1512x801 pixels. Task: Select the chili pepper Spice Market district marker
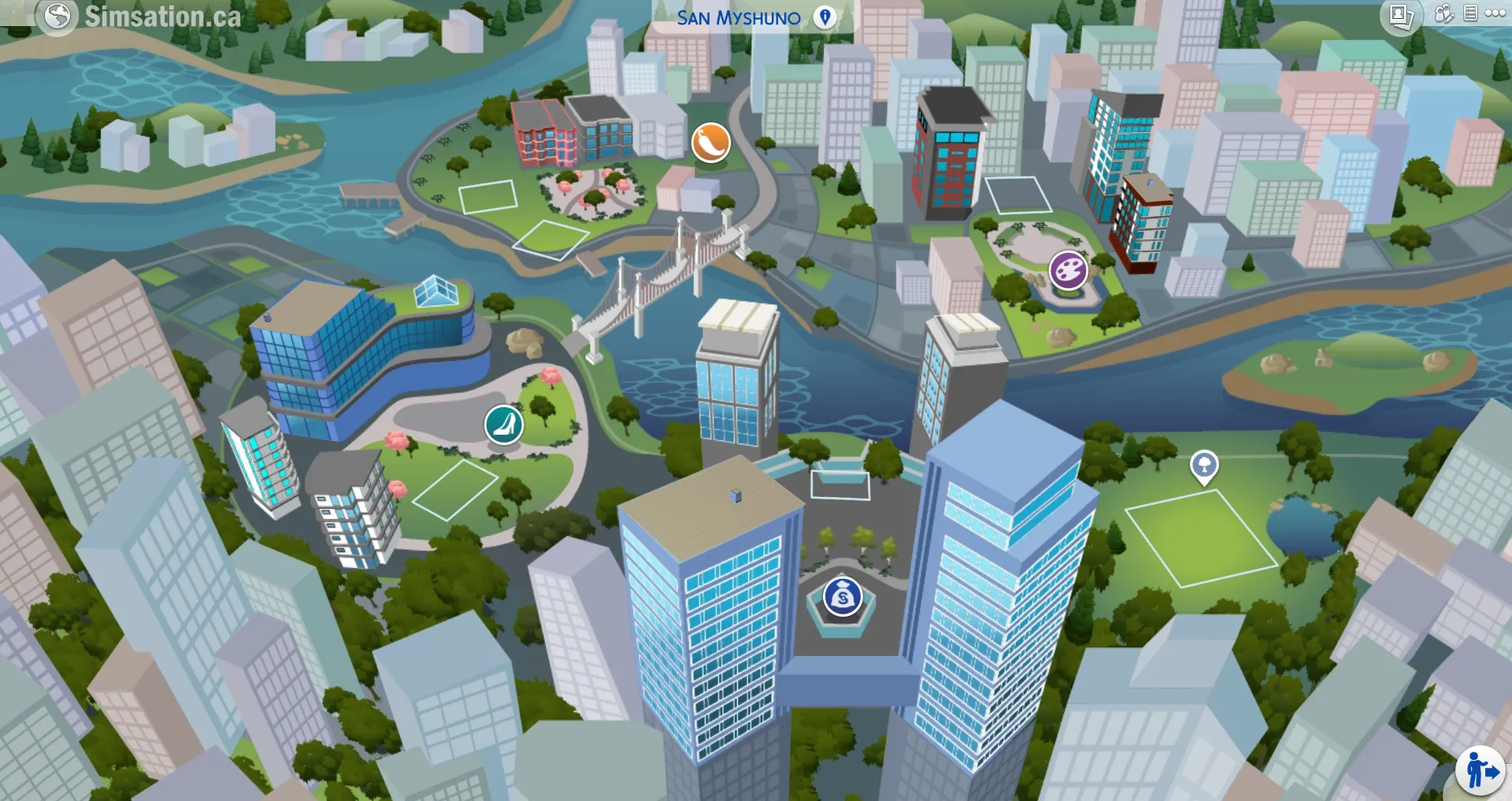click(710, 142)
